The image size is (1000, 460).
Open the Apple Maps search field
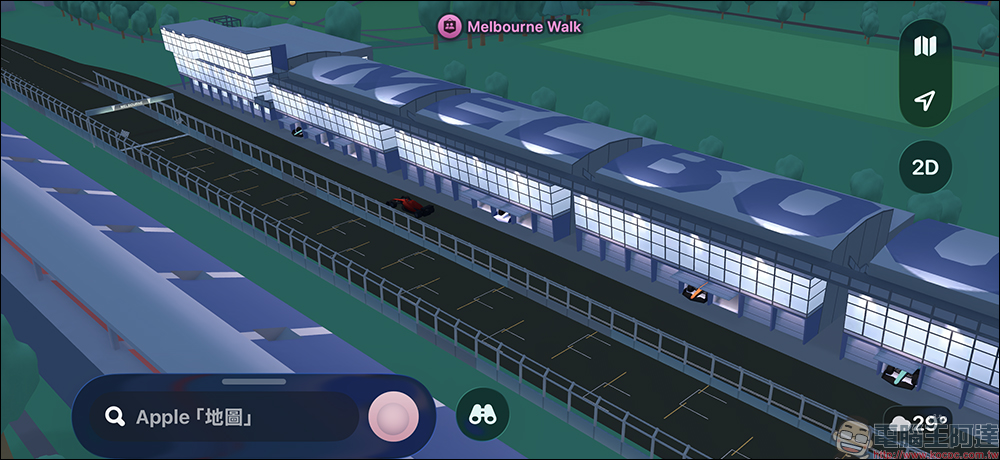tap(225, 417)
